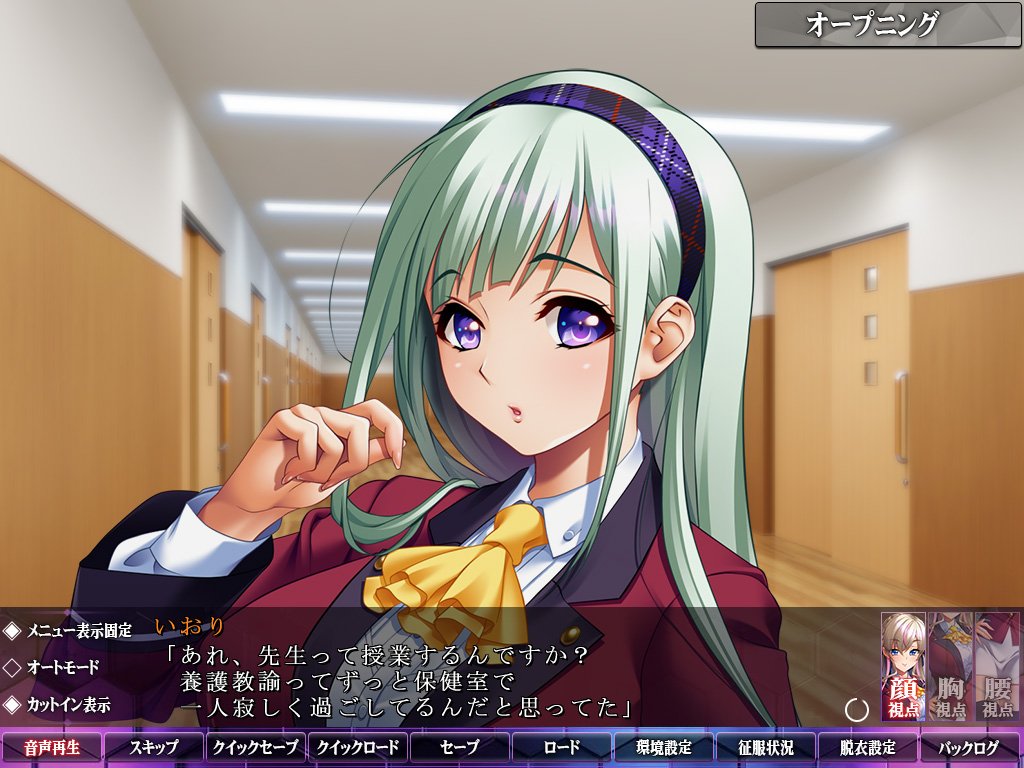Select the 腰 waist viewpoint thumbnail
The image size is (1024, 768).
click(997, 666)
